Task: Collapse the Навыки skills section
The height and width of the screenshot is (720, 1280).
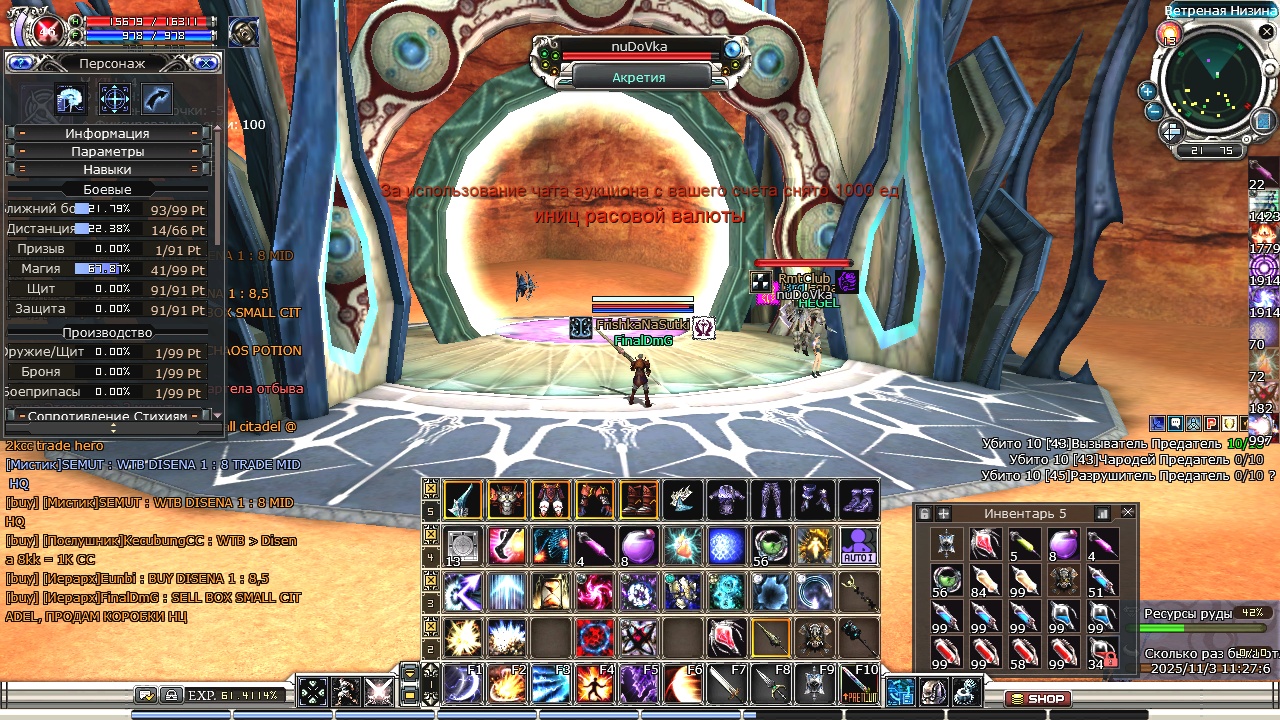Action: pyautogui.click(x=107, y=169)
